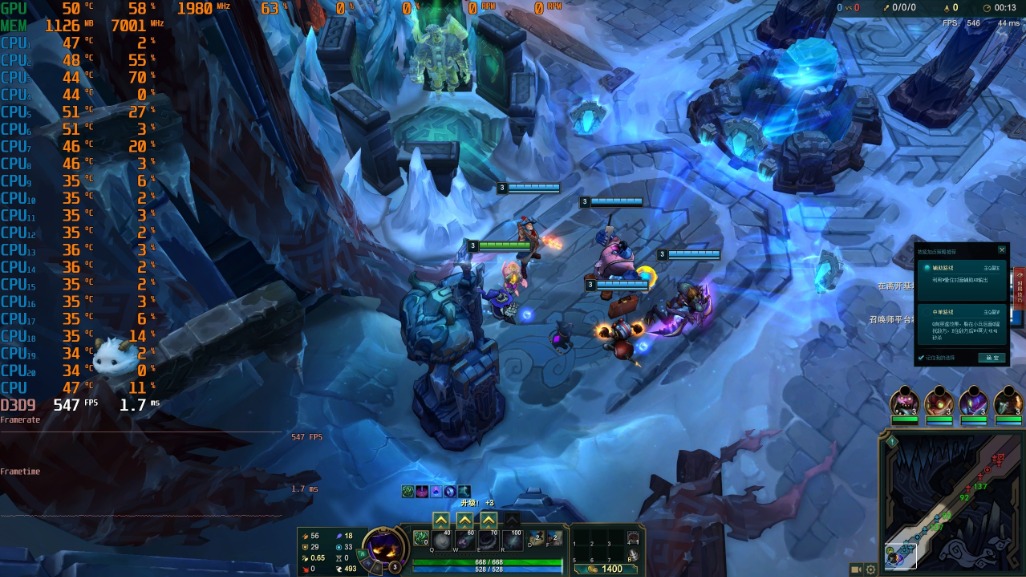Choose the second option in the popup
The width and height of the screenshot is (1026, 577).
pos(960,324)
